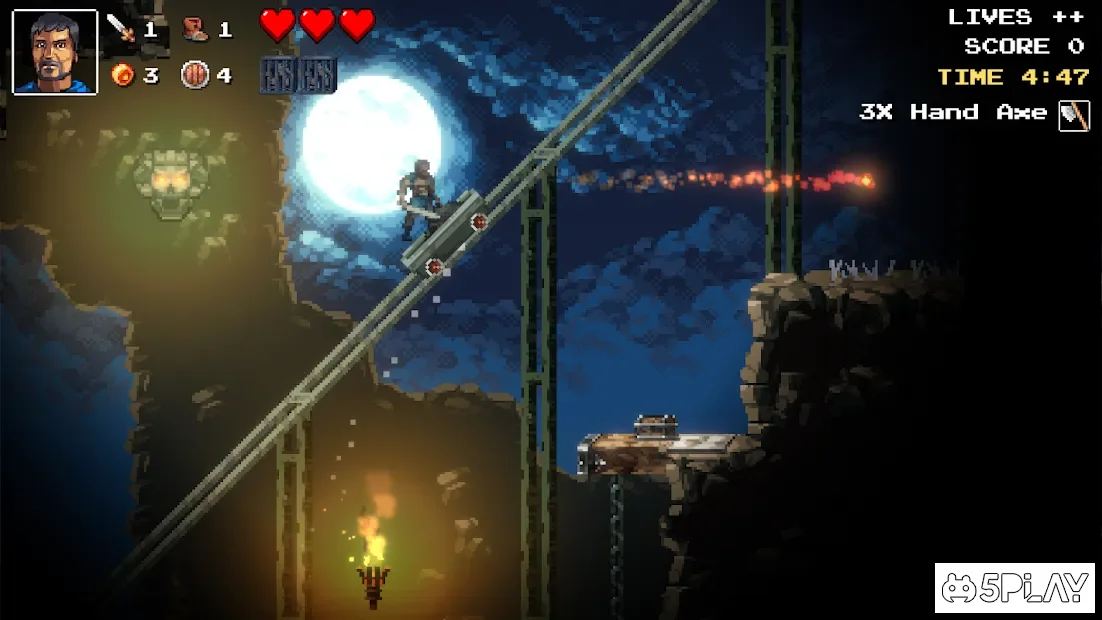Image resolution: width=1102 pixels, height=620 pixels.
Task: Click the round wooden shield icon
Action: click(195, 75)
